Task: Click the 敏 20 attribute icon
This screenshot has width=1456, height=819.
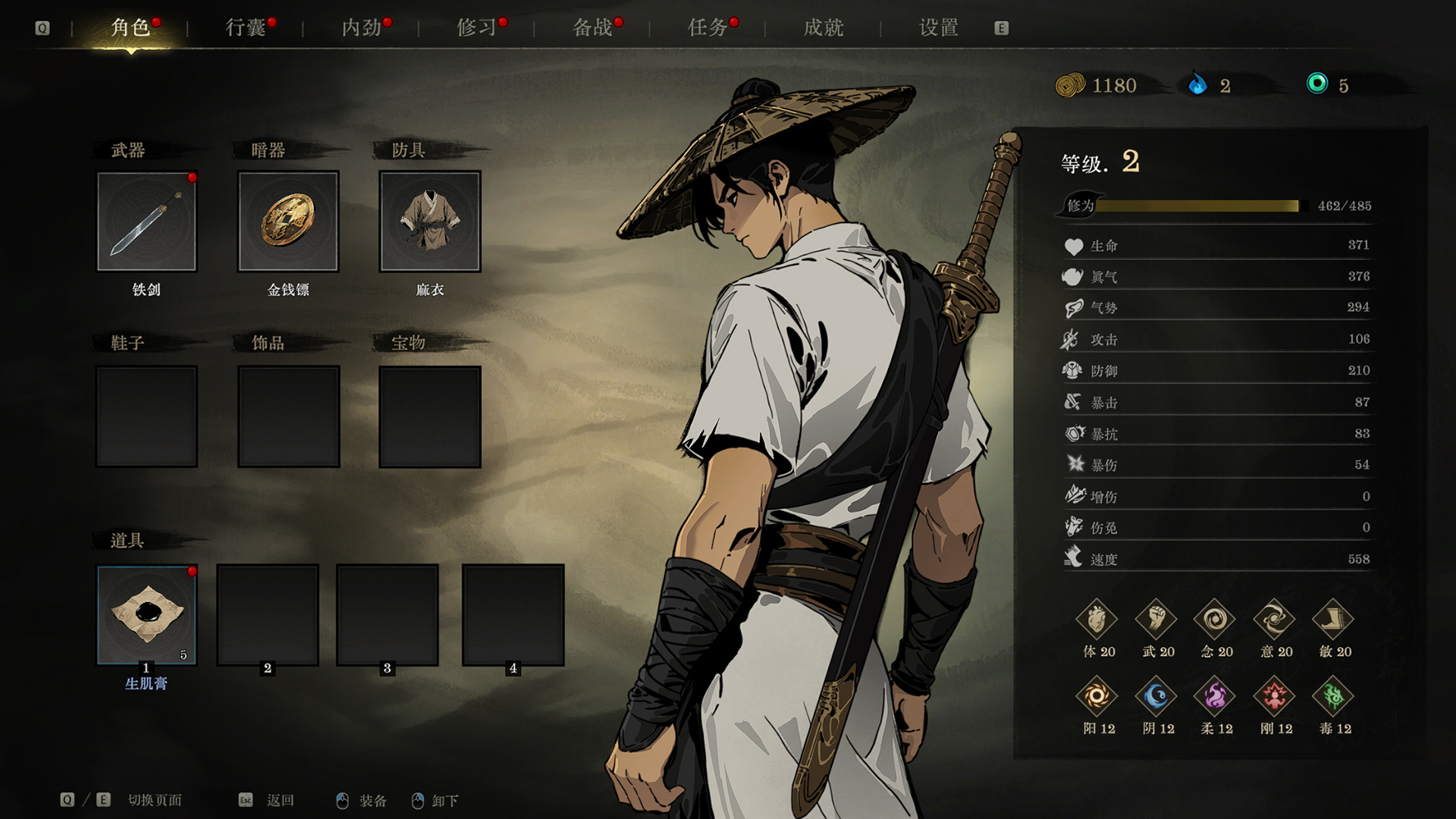Action: (1333, 620)
